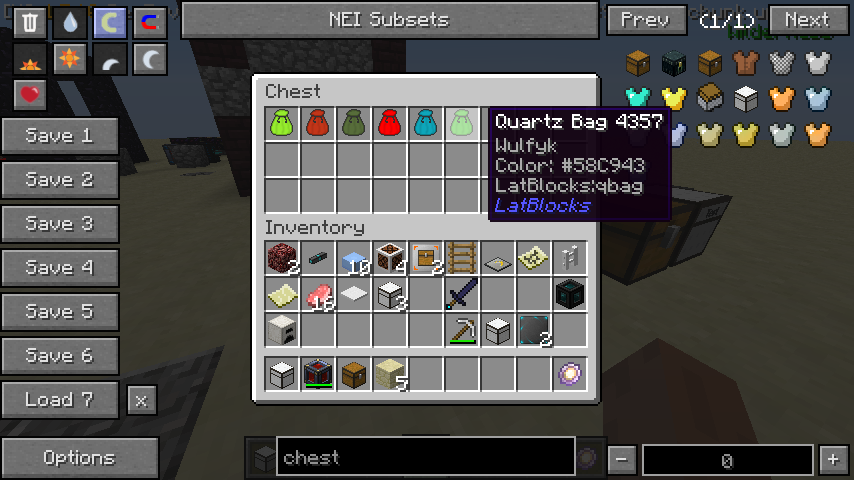
Task: Heal the player with the heart icon
Action: pyautogui.click(x=31, y=96)
